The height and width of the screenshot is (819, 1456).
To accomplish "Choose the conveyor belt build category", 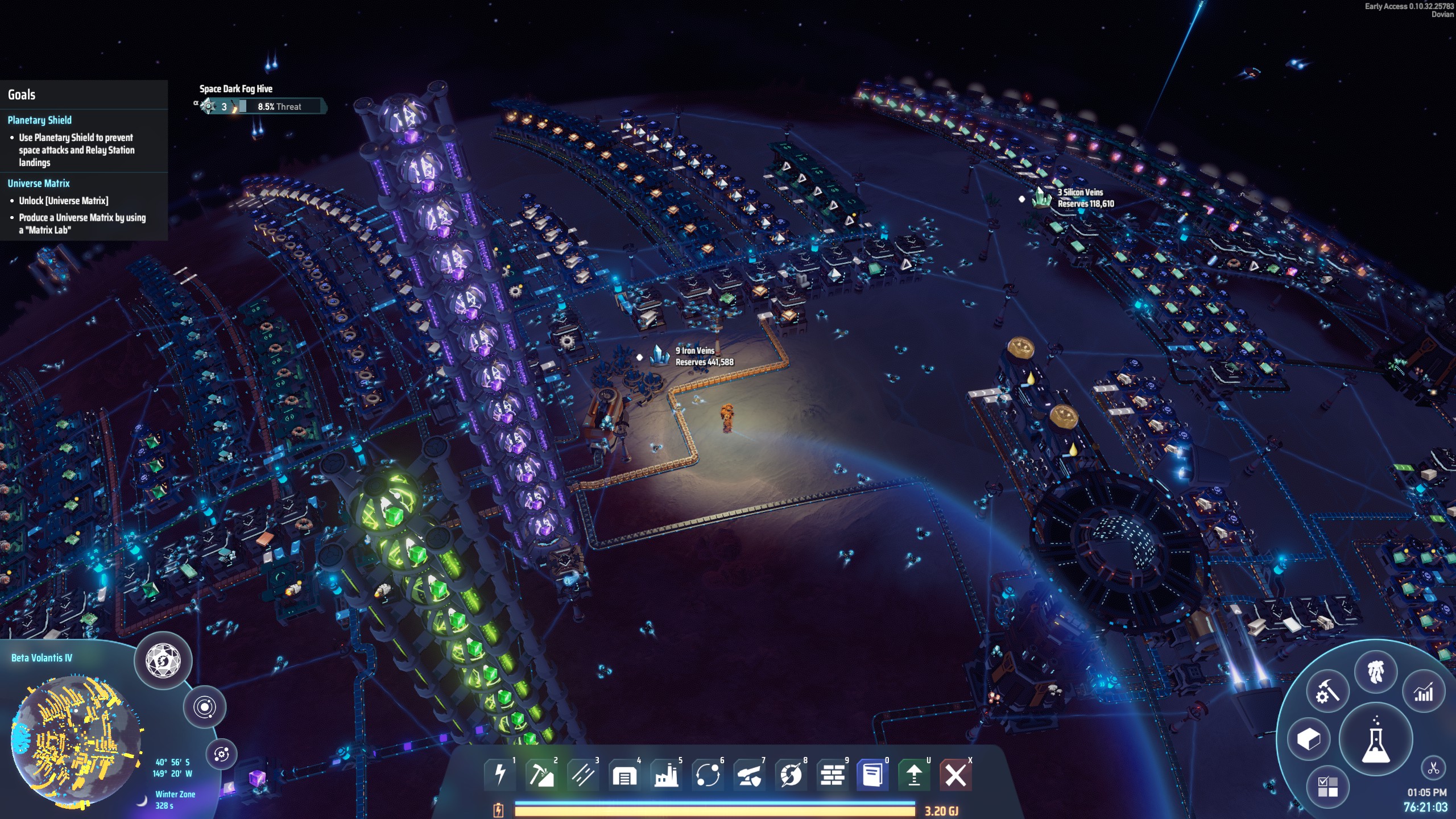I will 583,774.
